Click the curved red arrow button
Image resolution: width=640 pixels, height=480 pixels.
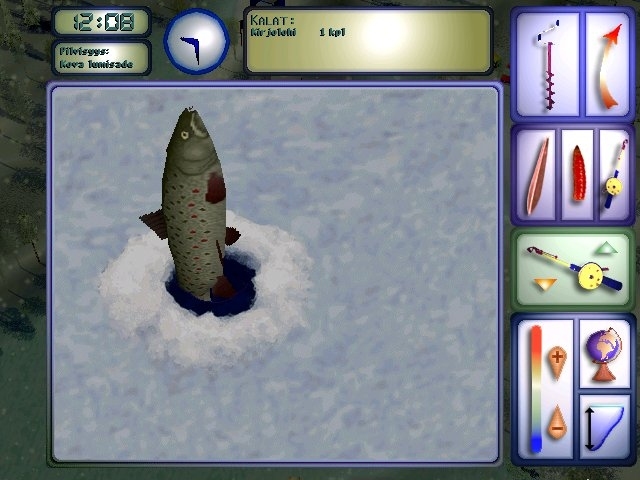tap(607, 64)
